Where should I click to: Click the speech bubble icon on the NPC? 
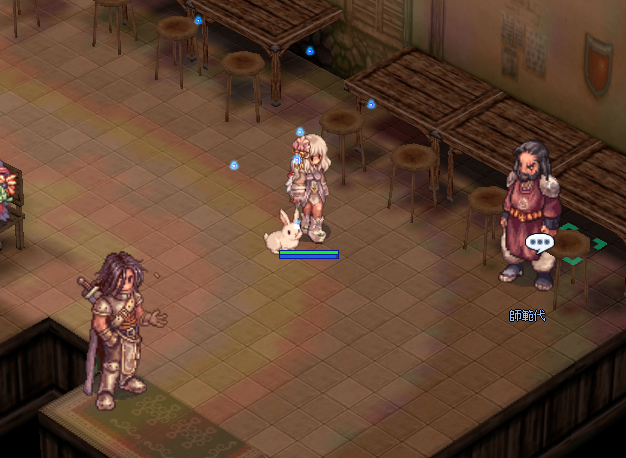click(539, 243)
